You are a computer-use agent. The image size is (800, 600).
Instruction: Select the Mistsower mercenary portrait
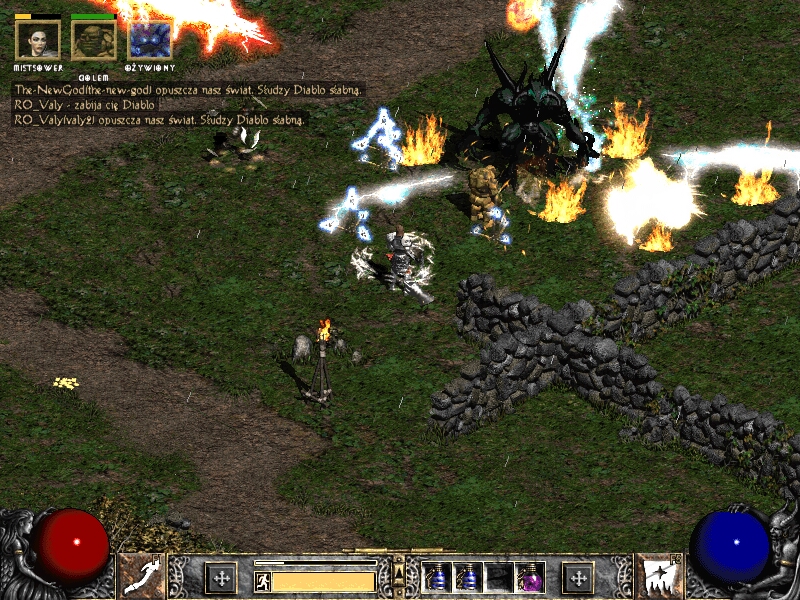38,40
